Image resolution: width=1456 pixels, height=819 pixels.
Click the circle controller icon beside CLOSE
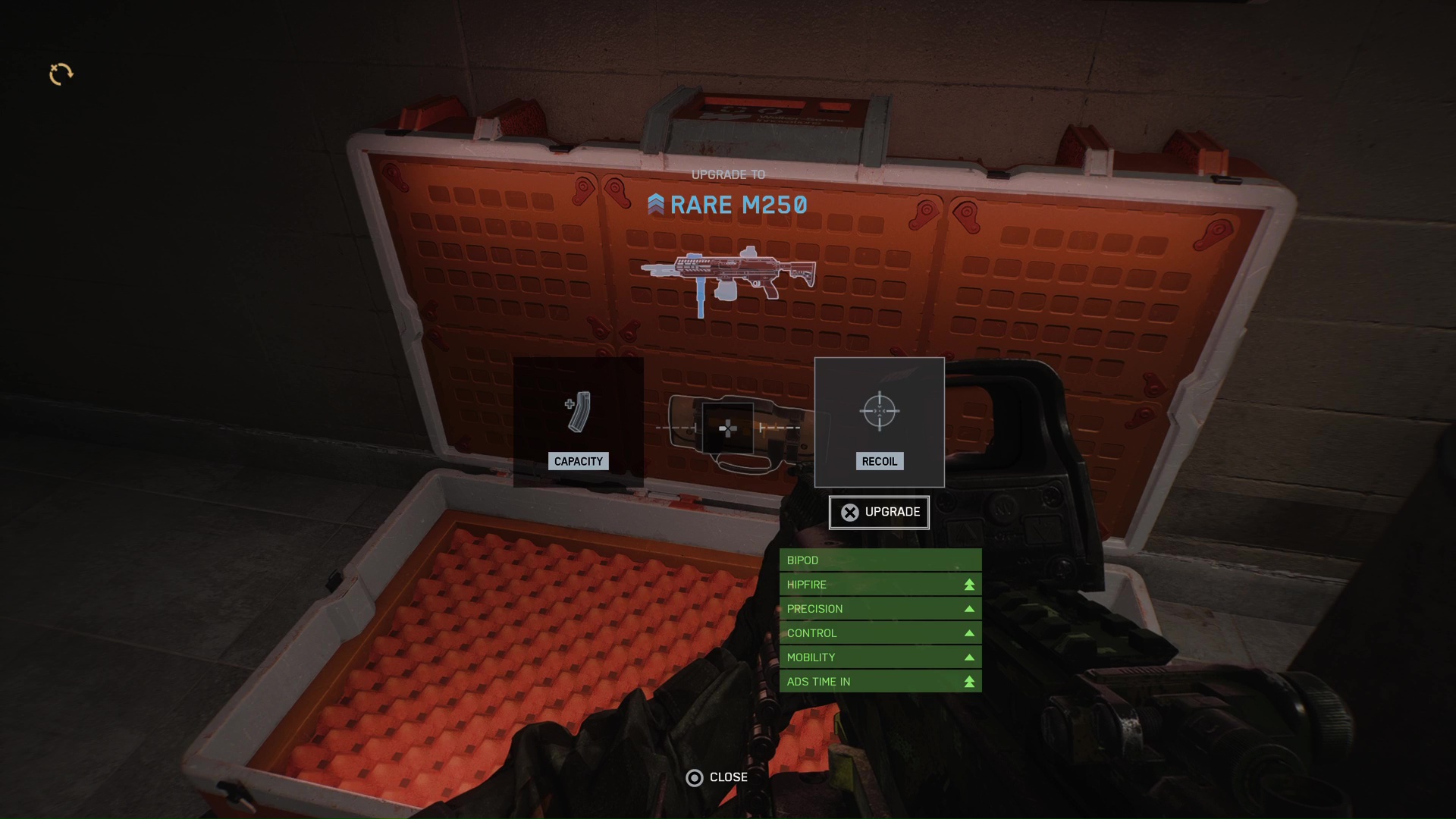[695, 777]
